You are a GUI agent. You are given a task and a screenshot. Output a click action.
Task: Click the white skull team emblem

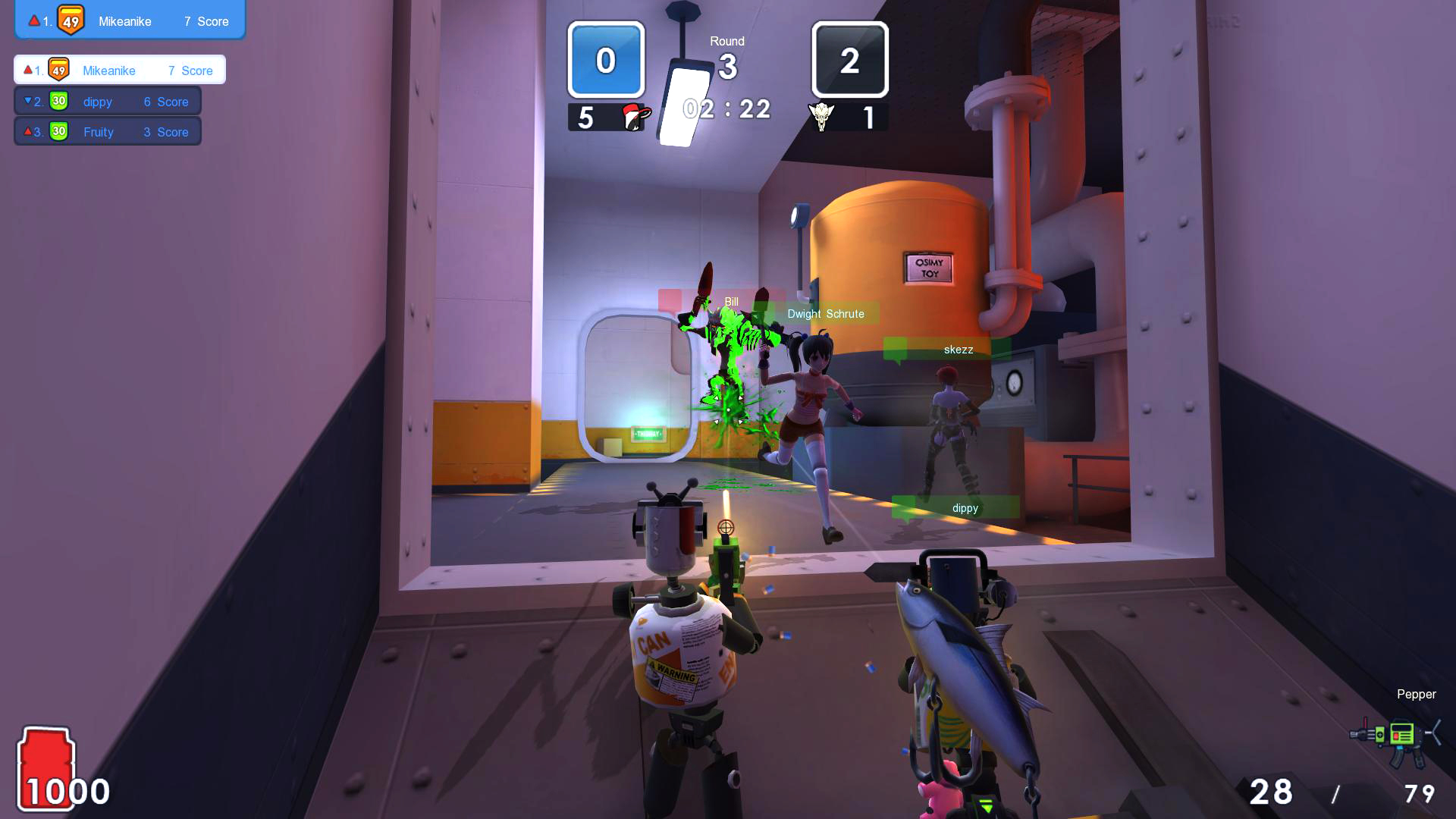click(821, 117)
